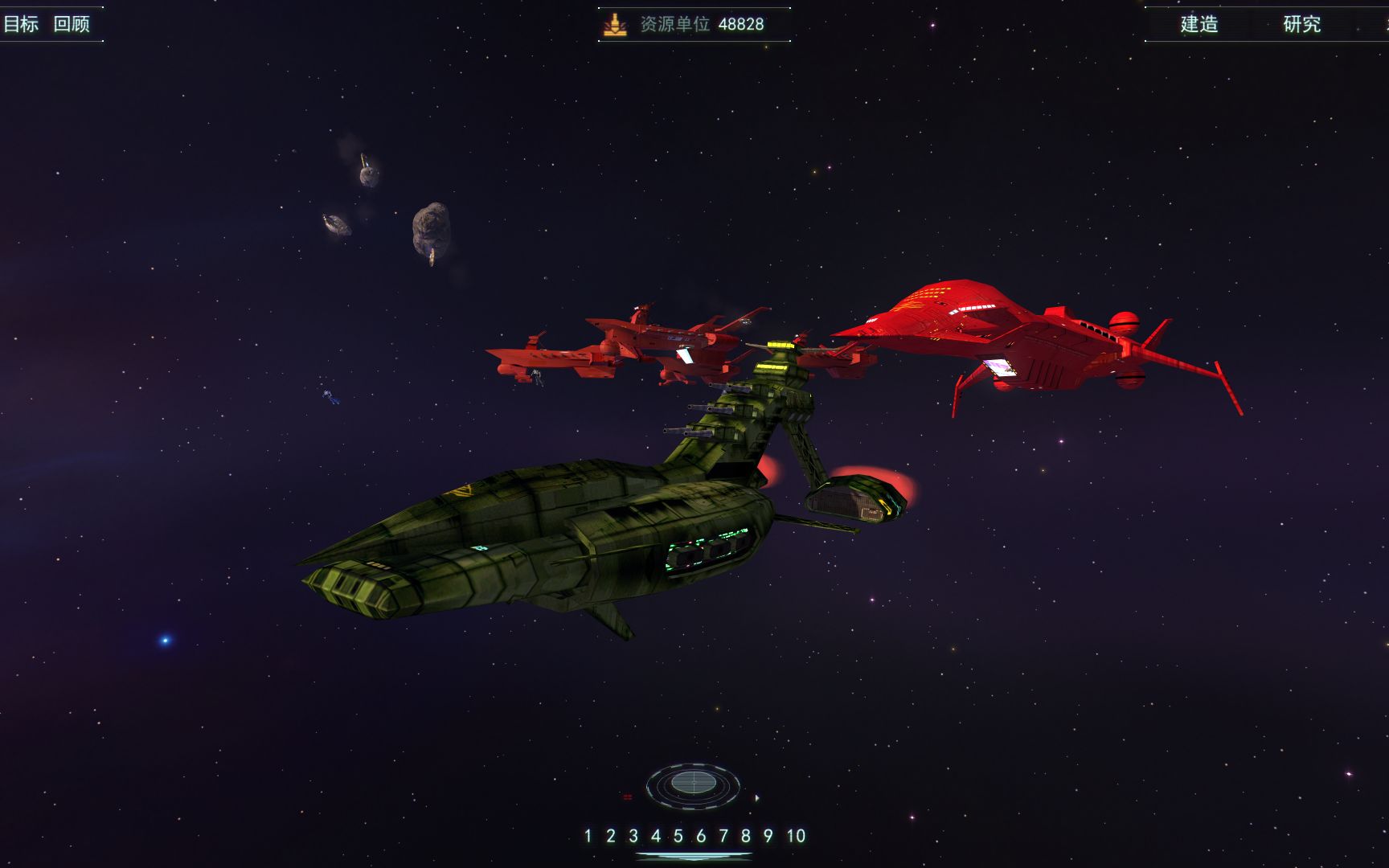Open the 建造 build menu

coord(1199,24)
